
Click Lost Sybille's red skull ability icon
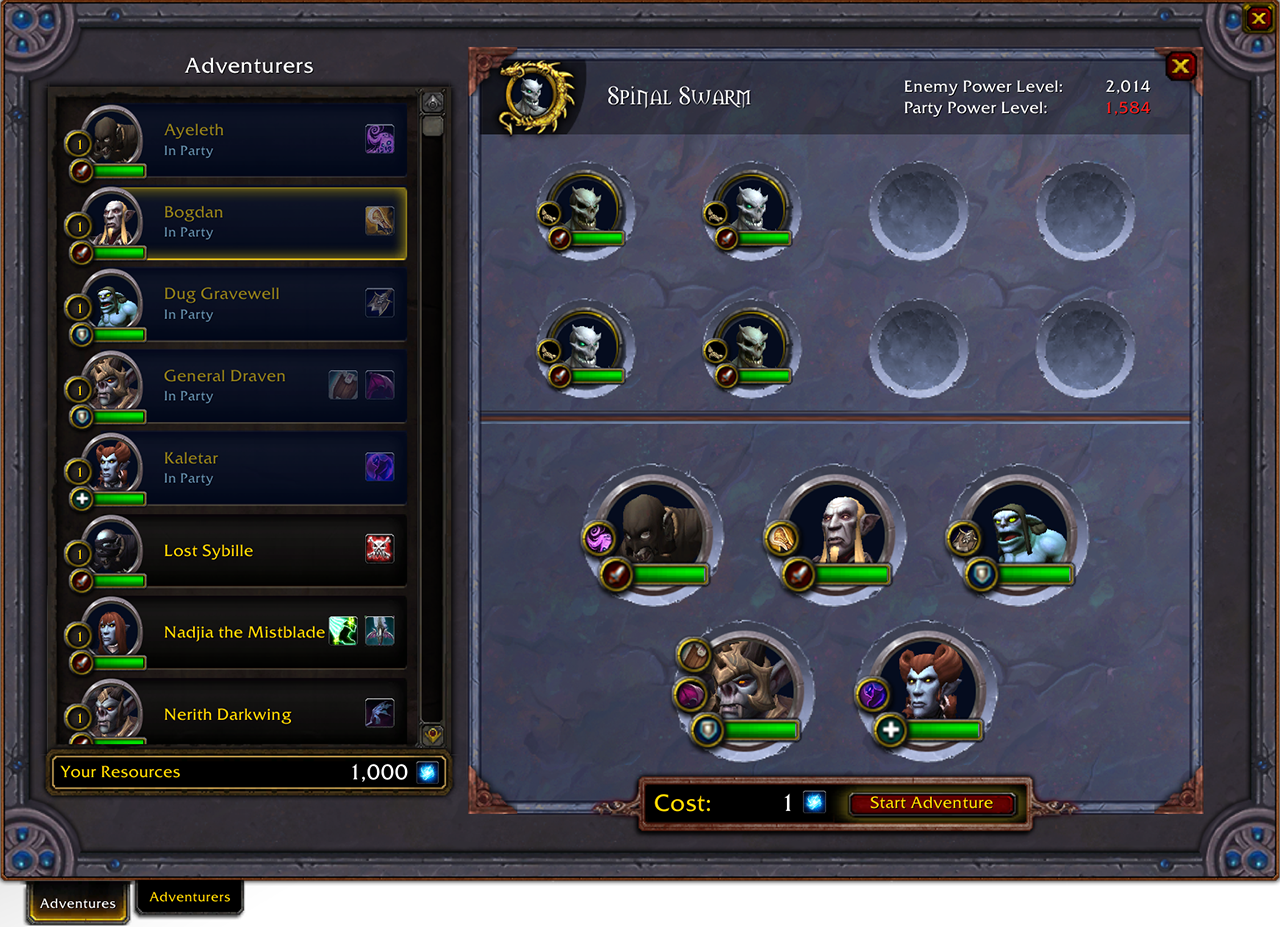tap(379, 548)
